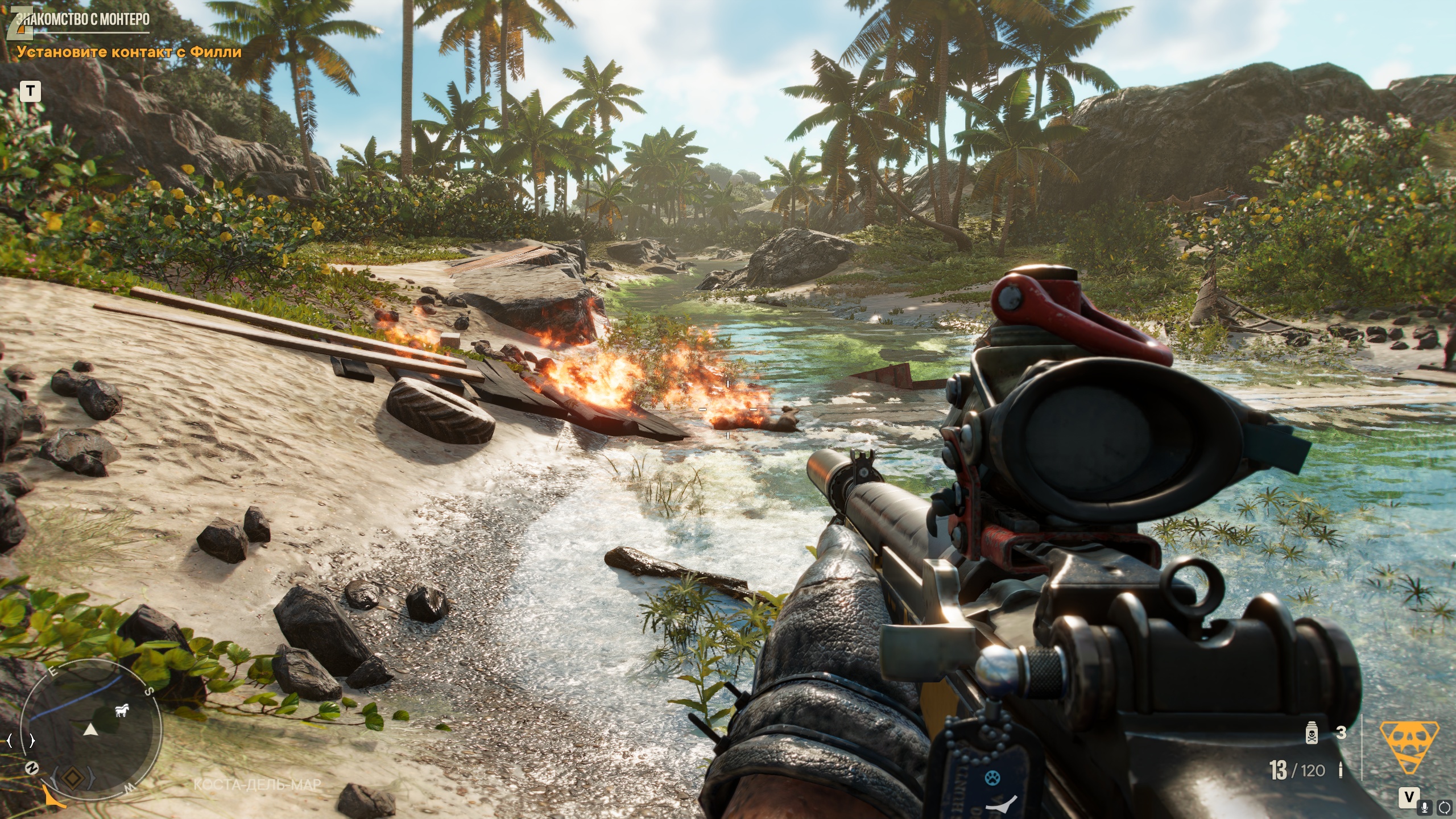Screen dimensions: 1456x819
Task: Click the objective 'Установите контакт с Филли'
Action: (129, 52)
